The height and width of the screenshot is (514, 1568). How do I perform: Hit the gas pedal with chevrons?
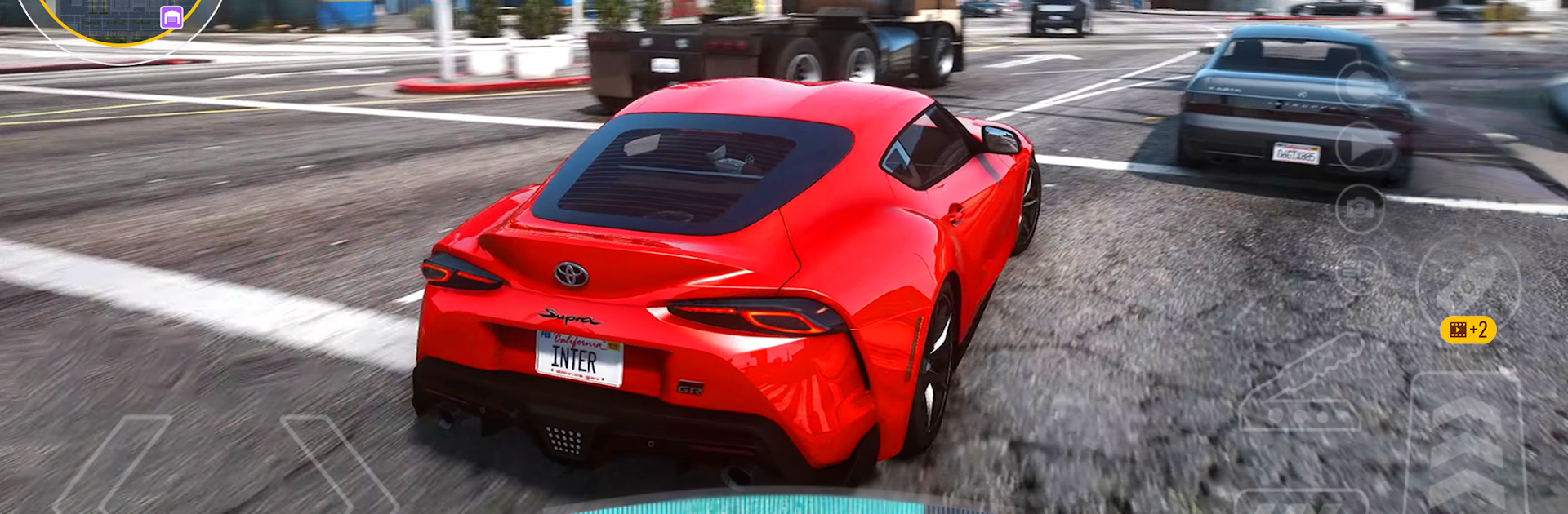click(1466, 445)
